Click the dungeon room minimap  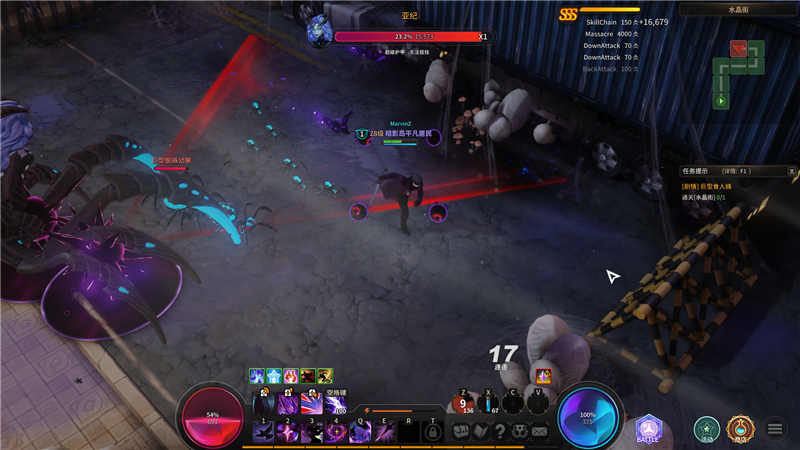click(738, 72)
